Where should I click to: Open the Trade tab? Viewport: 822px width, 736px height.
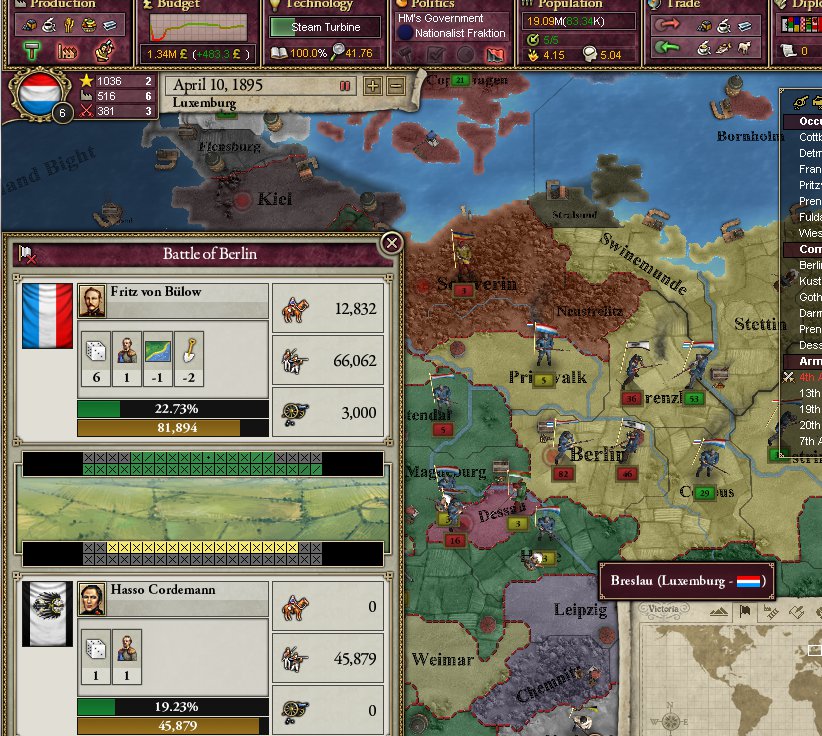[x=685, y=5]
